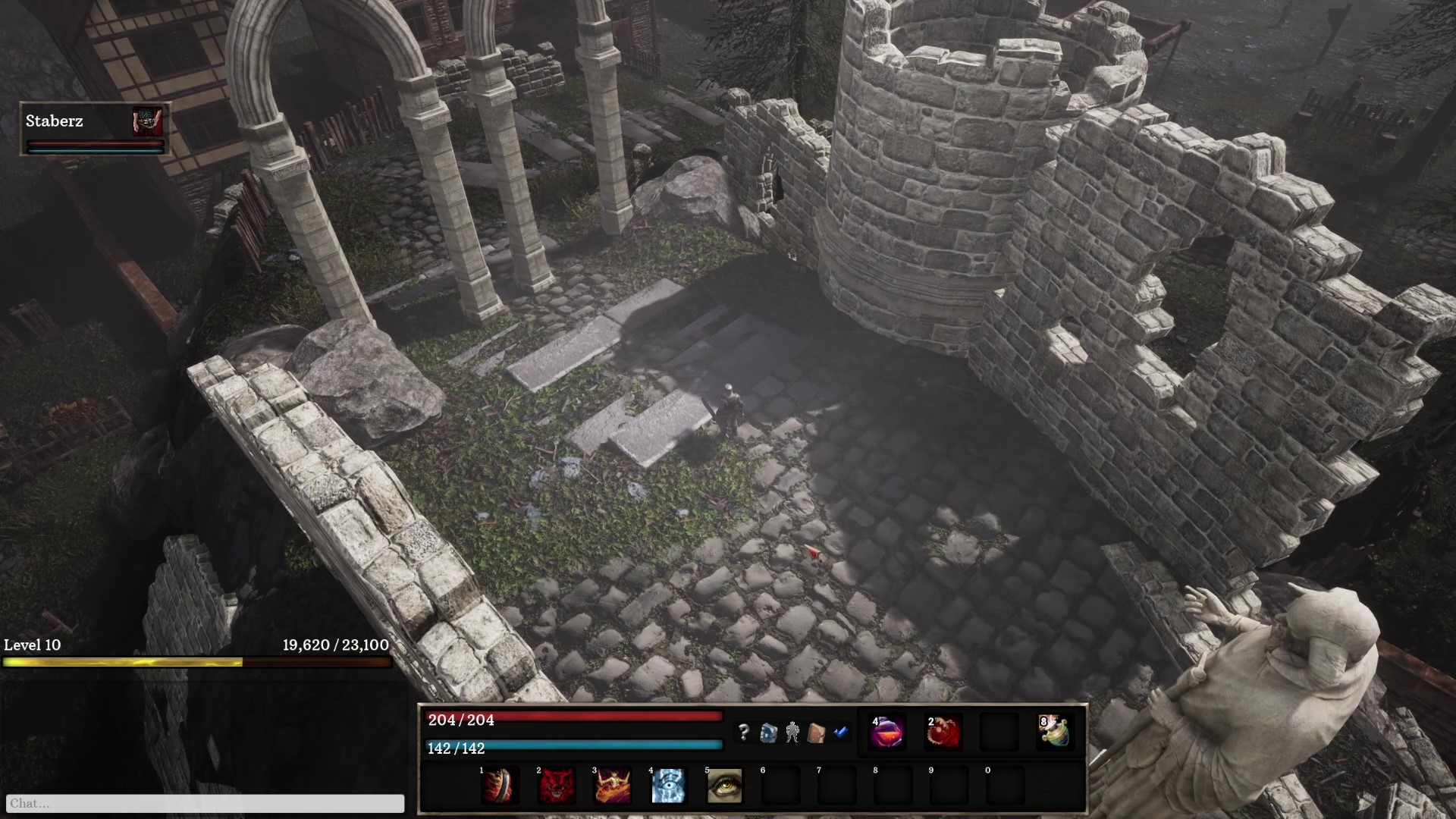Screen dimensions: 1456x819
Task: Cast the fiery skeleton ability in slot 3
Action: [x=611, y=786]
